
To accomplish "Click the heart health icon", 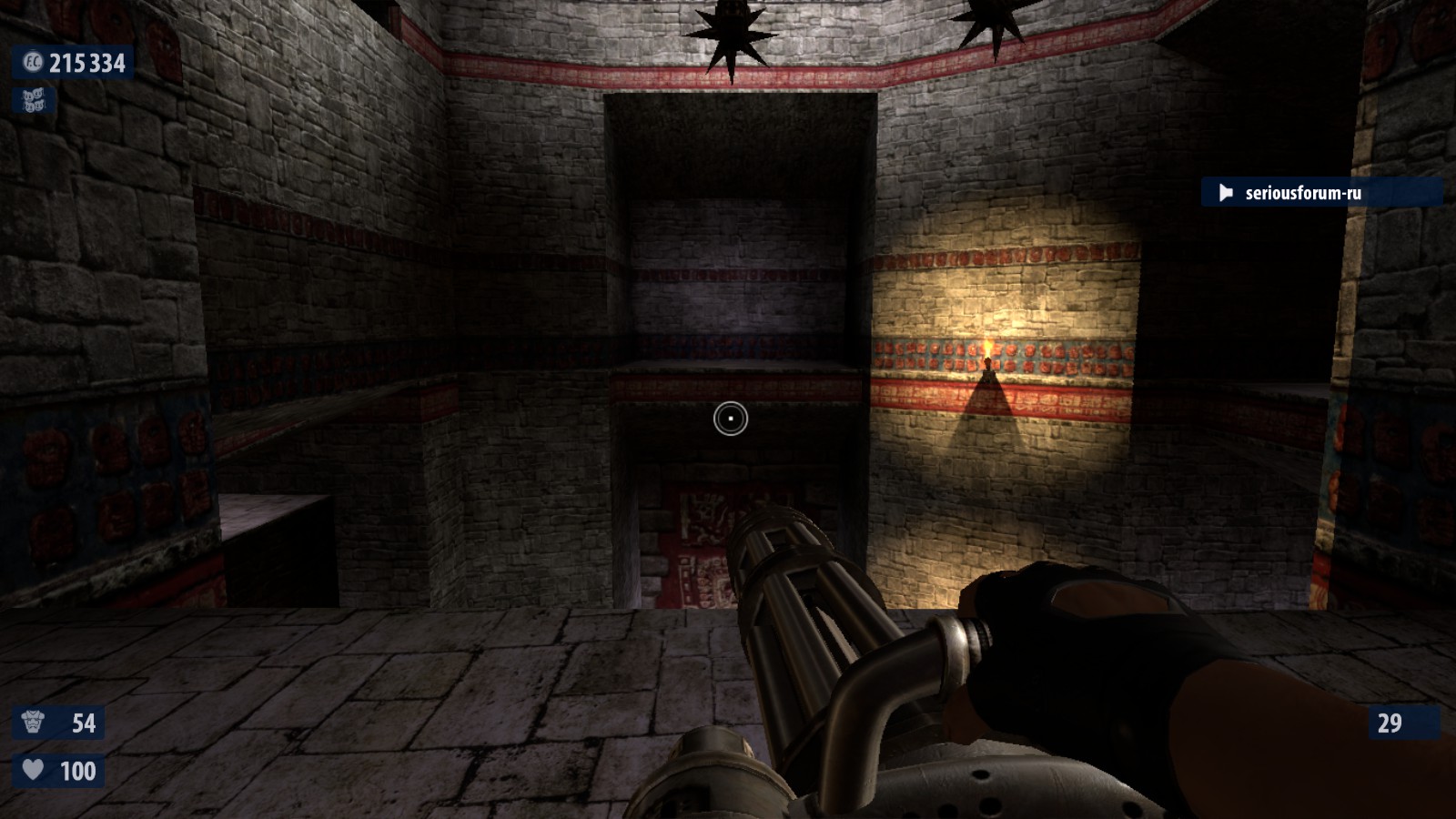I will coord(33,770).
